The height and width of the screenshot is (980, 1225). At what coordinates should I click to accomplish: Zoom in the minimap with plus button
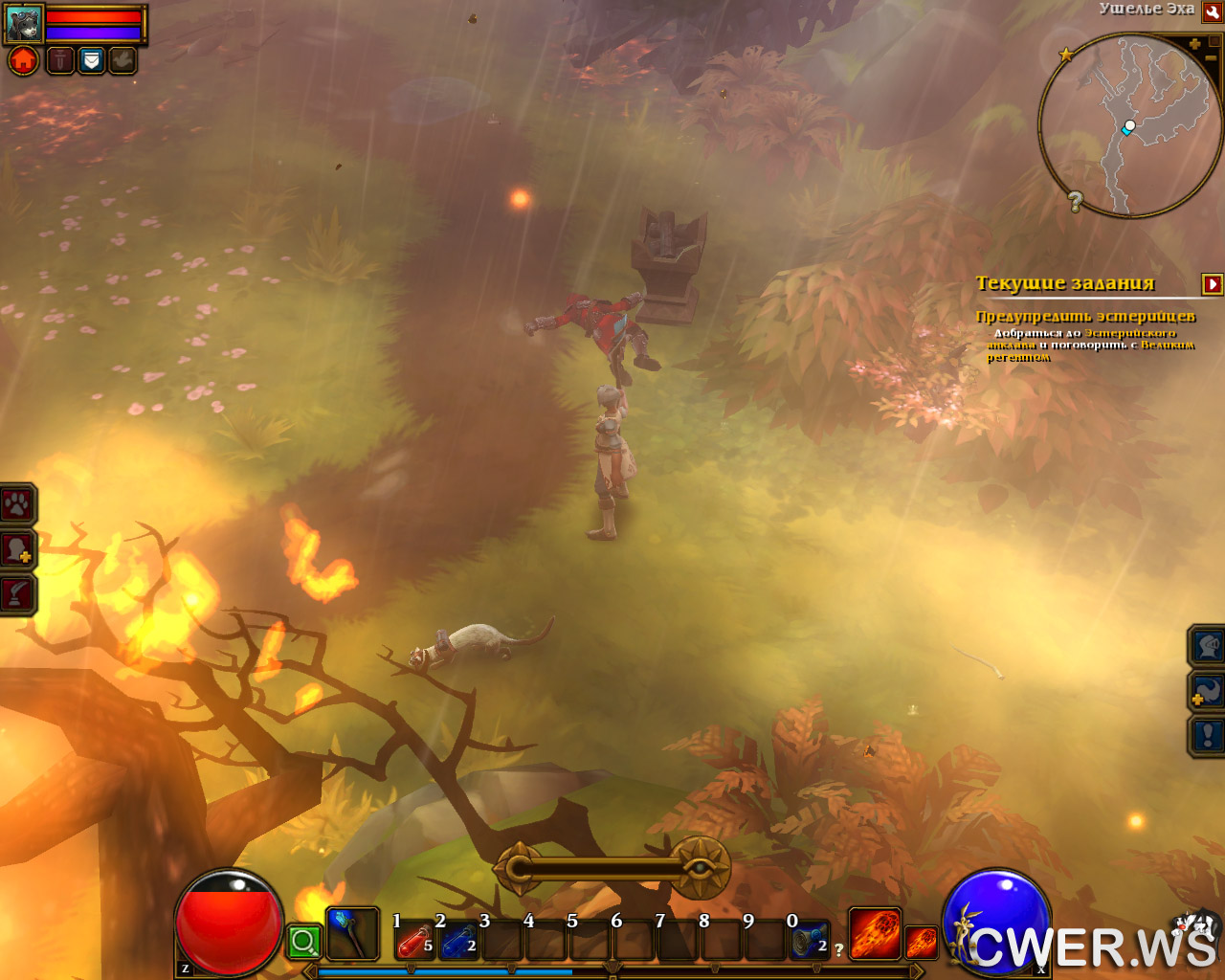[1194, 44]
